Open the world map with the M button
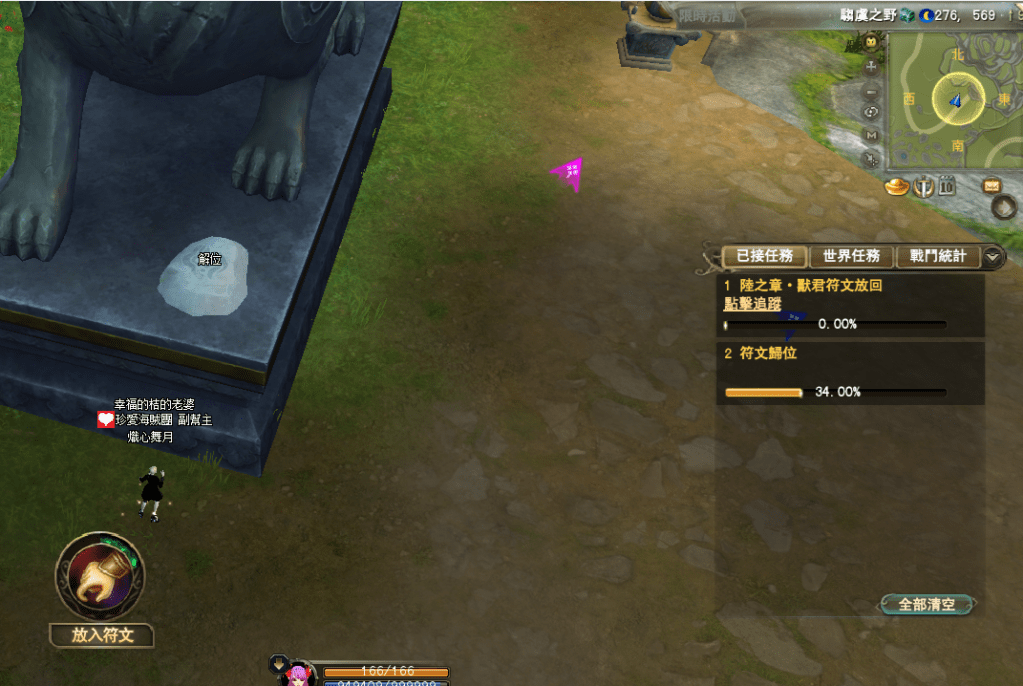The width and height of the screenshot is (1023, 686). tap(871, 135)
